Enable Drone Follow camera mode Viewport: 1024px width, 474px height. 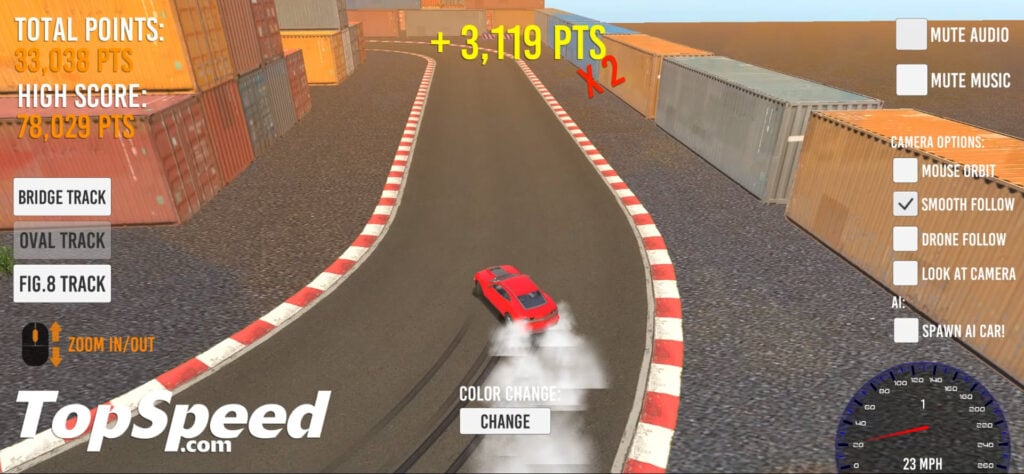906,239
